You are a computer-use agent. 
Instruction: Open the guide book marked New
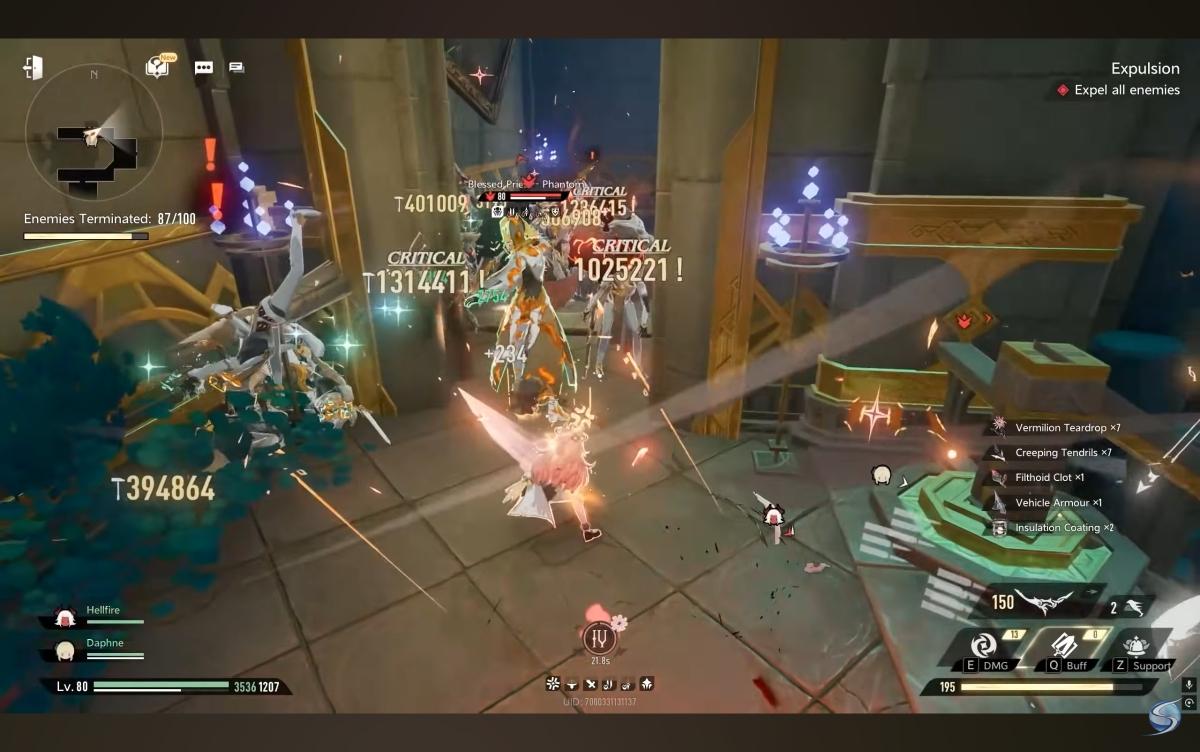pos(156,67)
